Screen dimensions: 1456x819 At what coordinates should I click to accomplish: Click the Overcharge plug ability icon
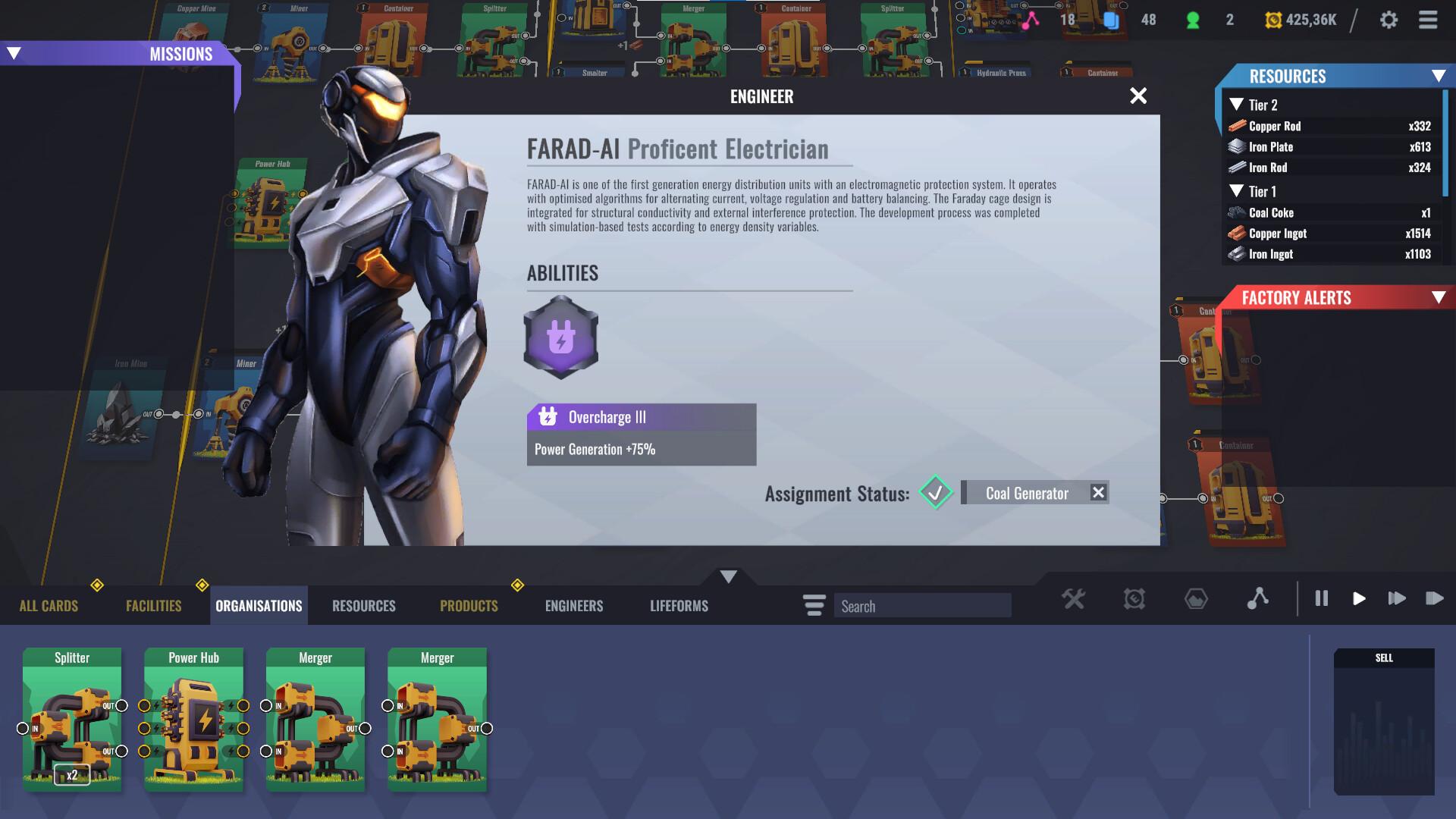[560, 336]
